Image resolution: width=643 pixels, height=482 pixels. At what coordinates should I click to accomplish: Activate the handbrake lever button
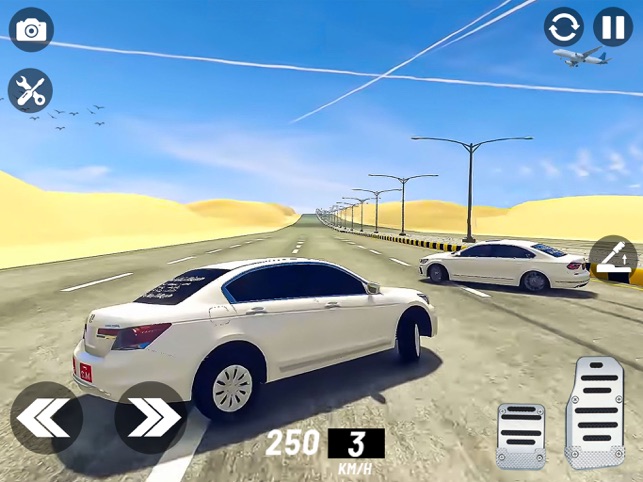click(x=613, y=260)
